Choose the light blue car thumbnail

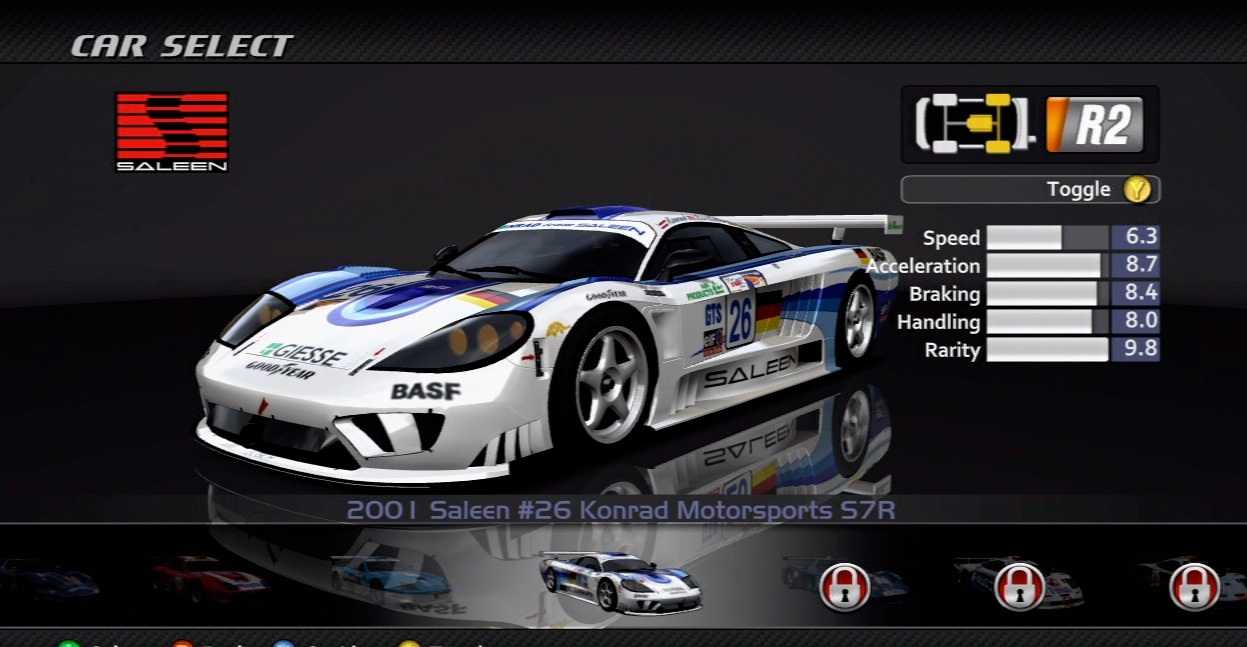click(x=390, y=579)
